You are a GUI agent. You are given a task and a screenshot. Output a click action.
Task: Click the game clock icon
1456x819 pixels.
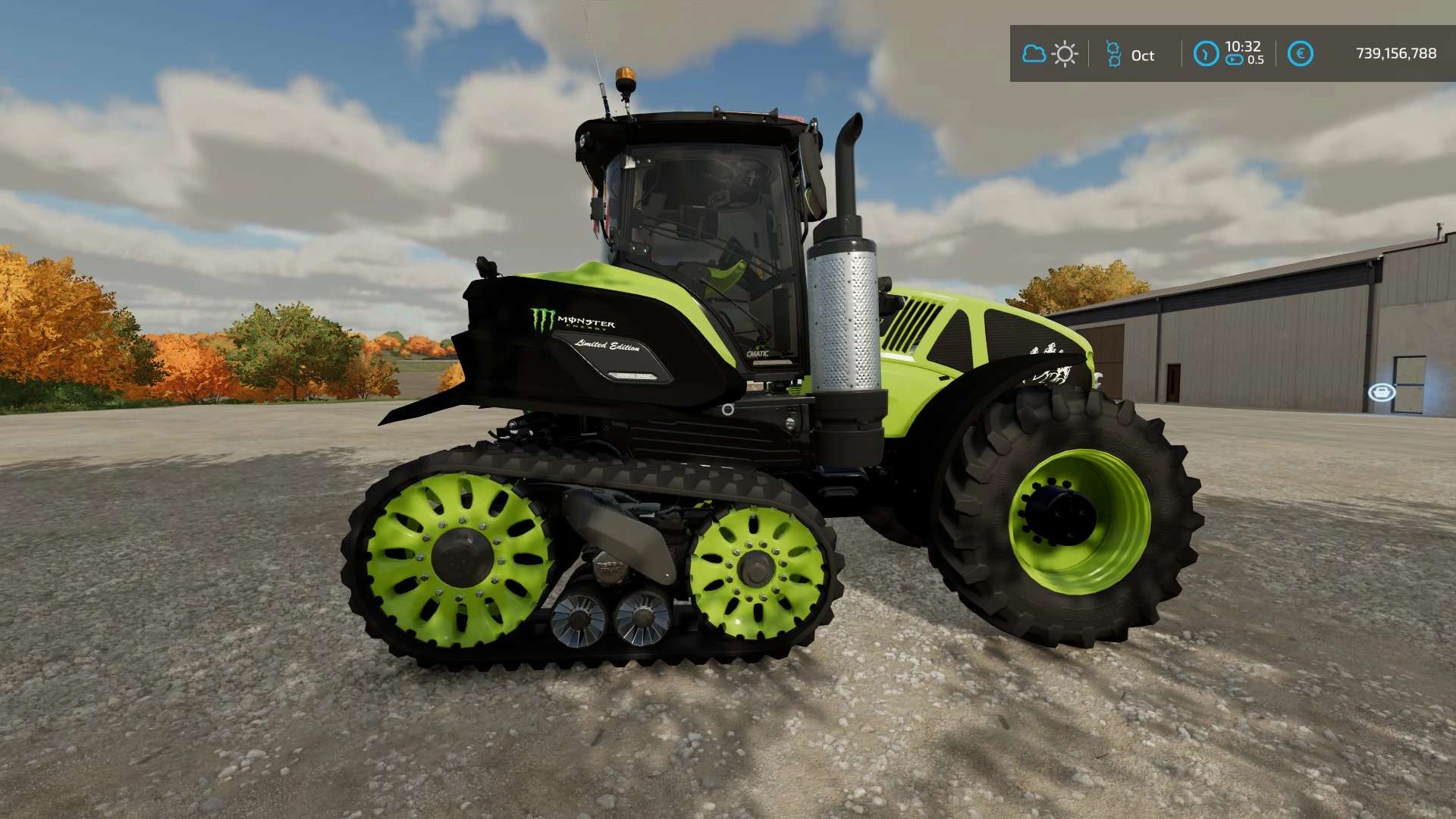tap(1206, 54)
